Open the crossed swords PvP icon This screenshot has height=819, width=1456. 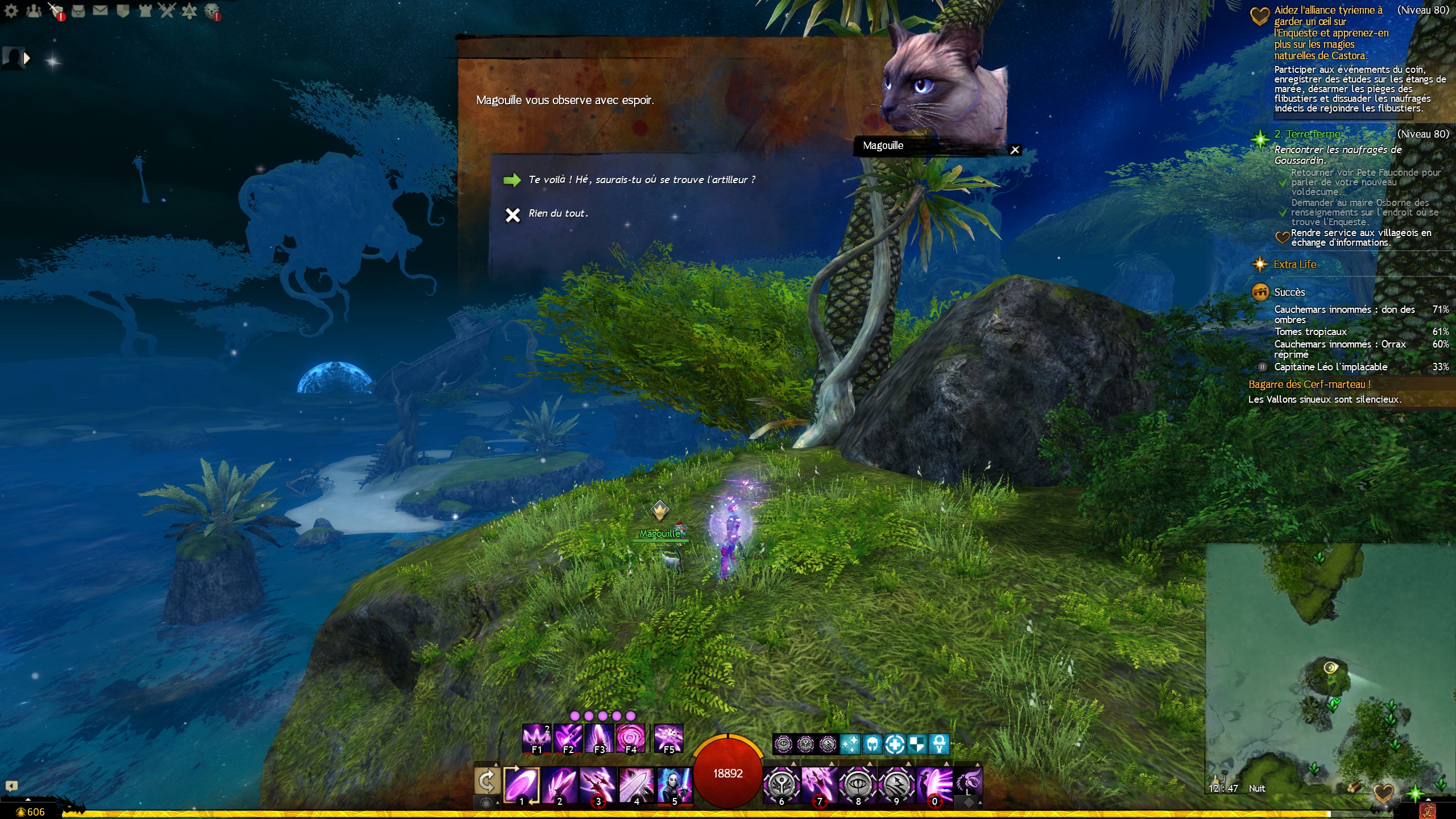[x=167, y=10]
